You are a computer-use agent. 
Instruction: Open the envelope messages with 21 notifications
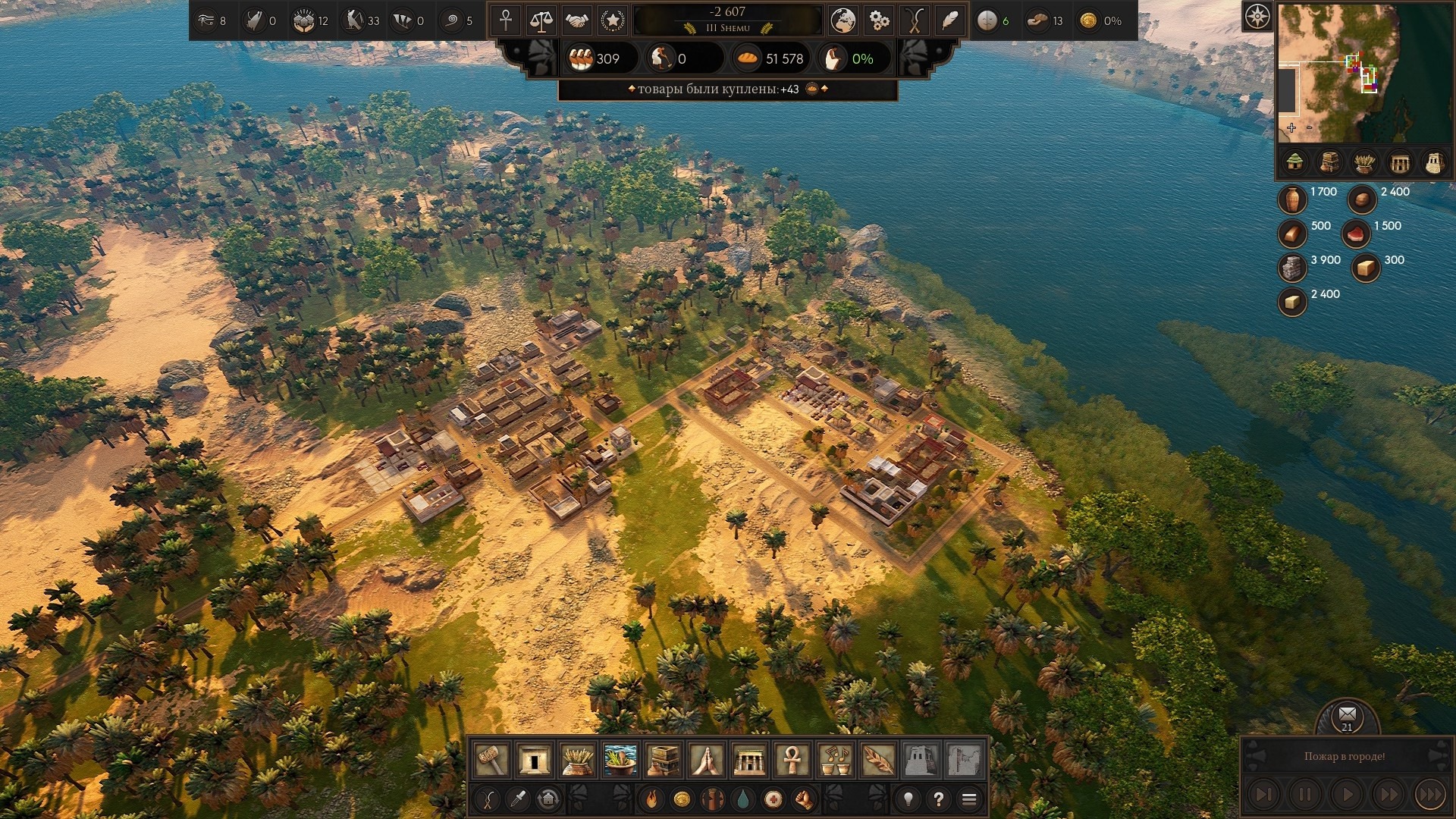[1347, 716]
